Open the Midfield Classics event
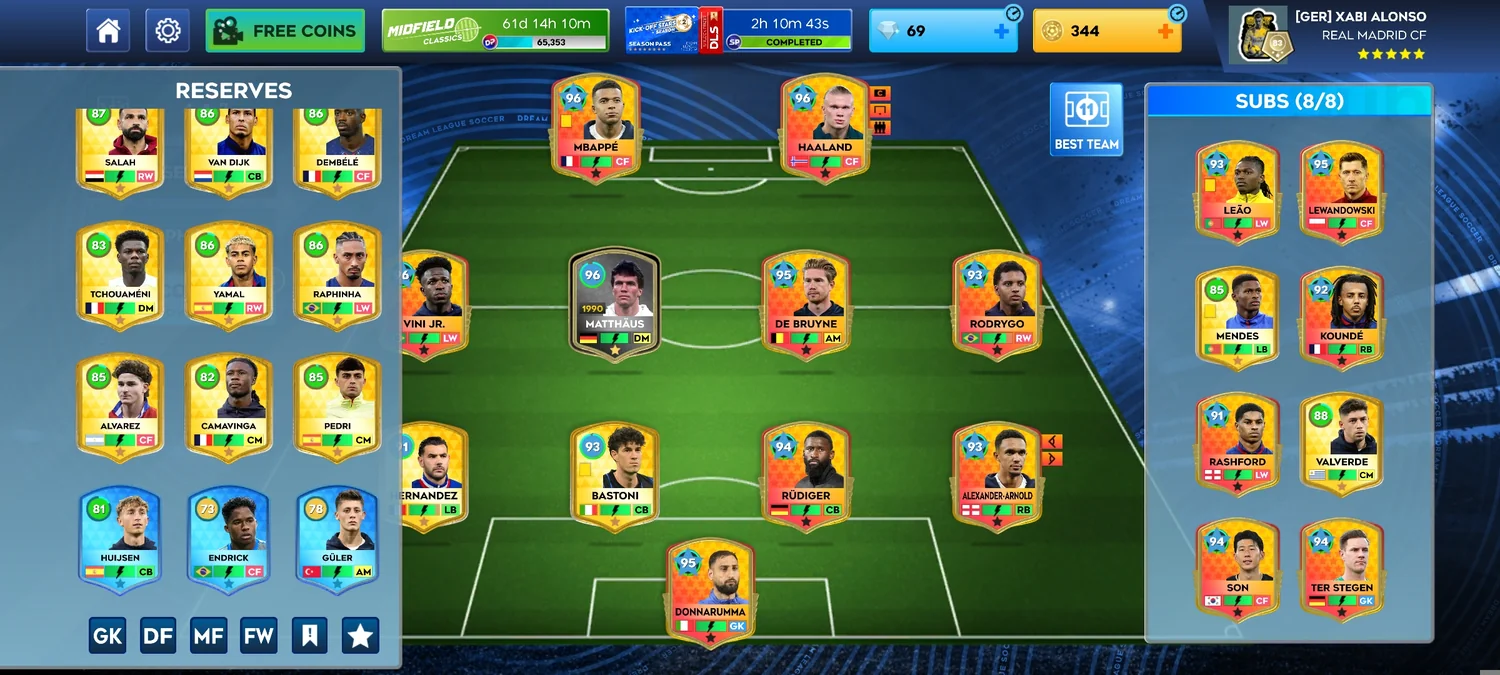Screen dimensions: 1500x675 495,31
